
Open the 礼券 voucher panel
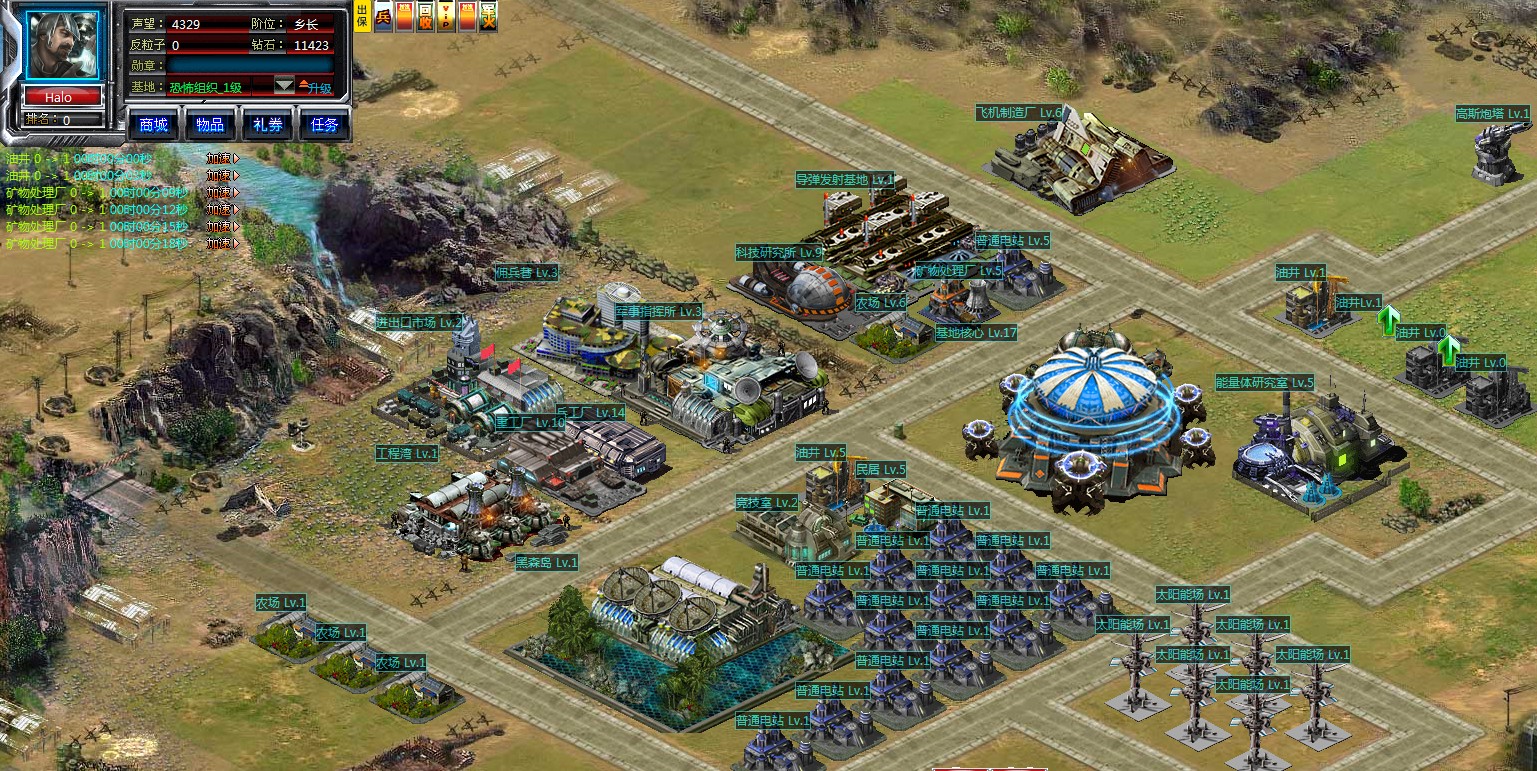tap(267, 125)
